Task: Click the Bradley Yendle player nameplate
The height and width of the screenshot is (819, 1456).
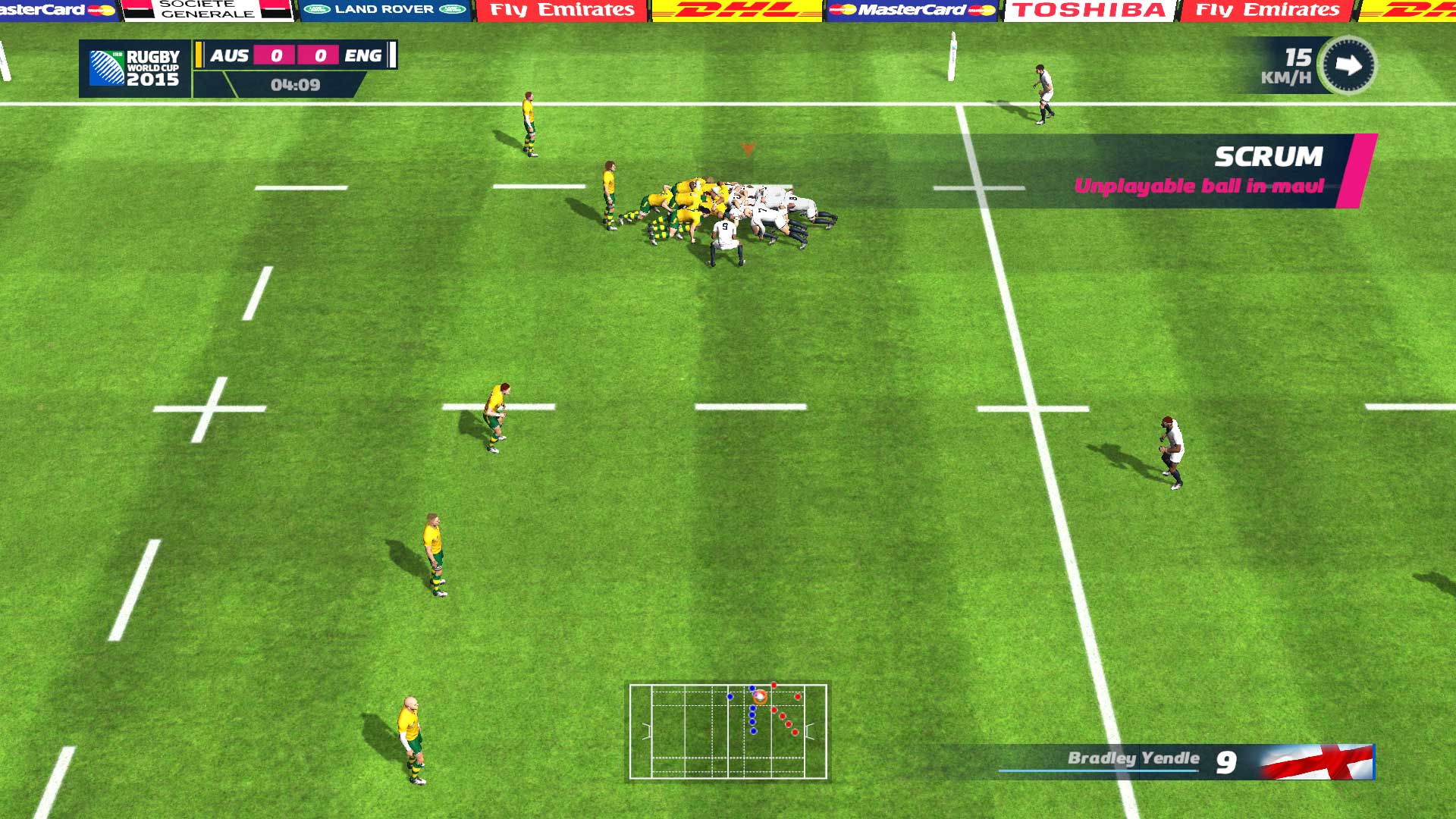Action: tap(1133, 758)
